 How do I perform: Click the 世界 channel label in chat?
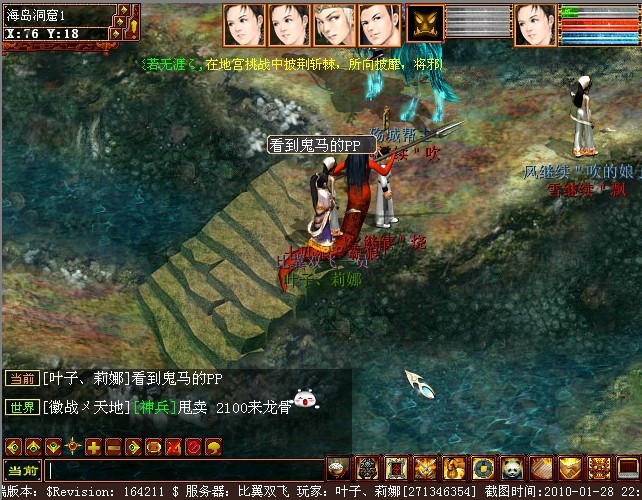point(22,407)
